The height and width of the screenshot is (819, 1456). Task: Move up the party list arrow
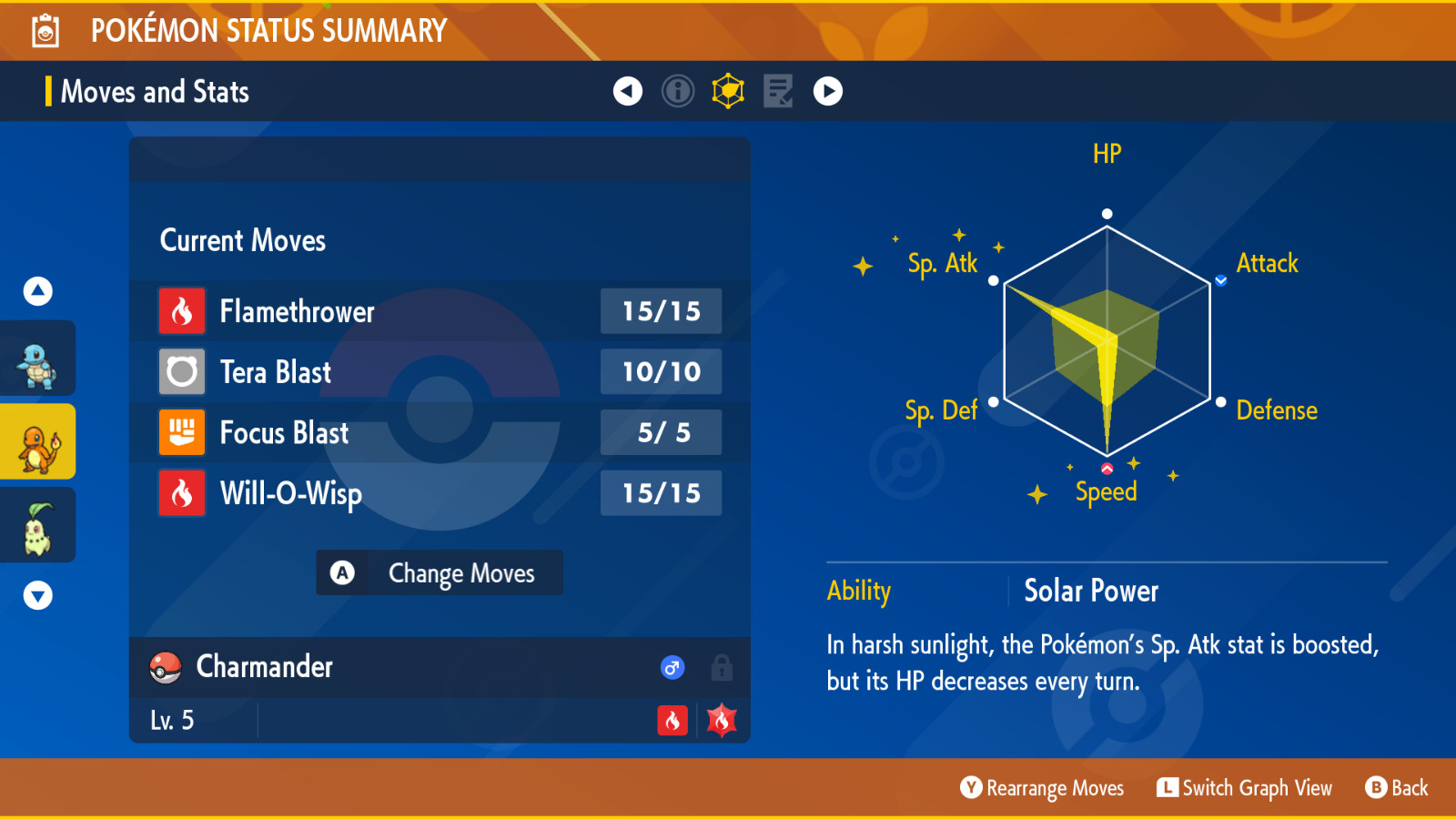pyautogui.click(x=37, y=291)
